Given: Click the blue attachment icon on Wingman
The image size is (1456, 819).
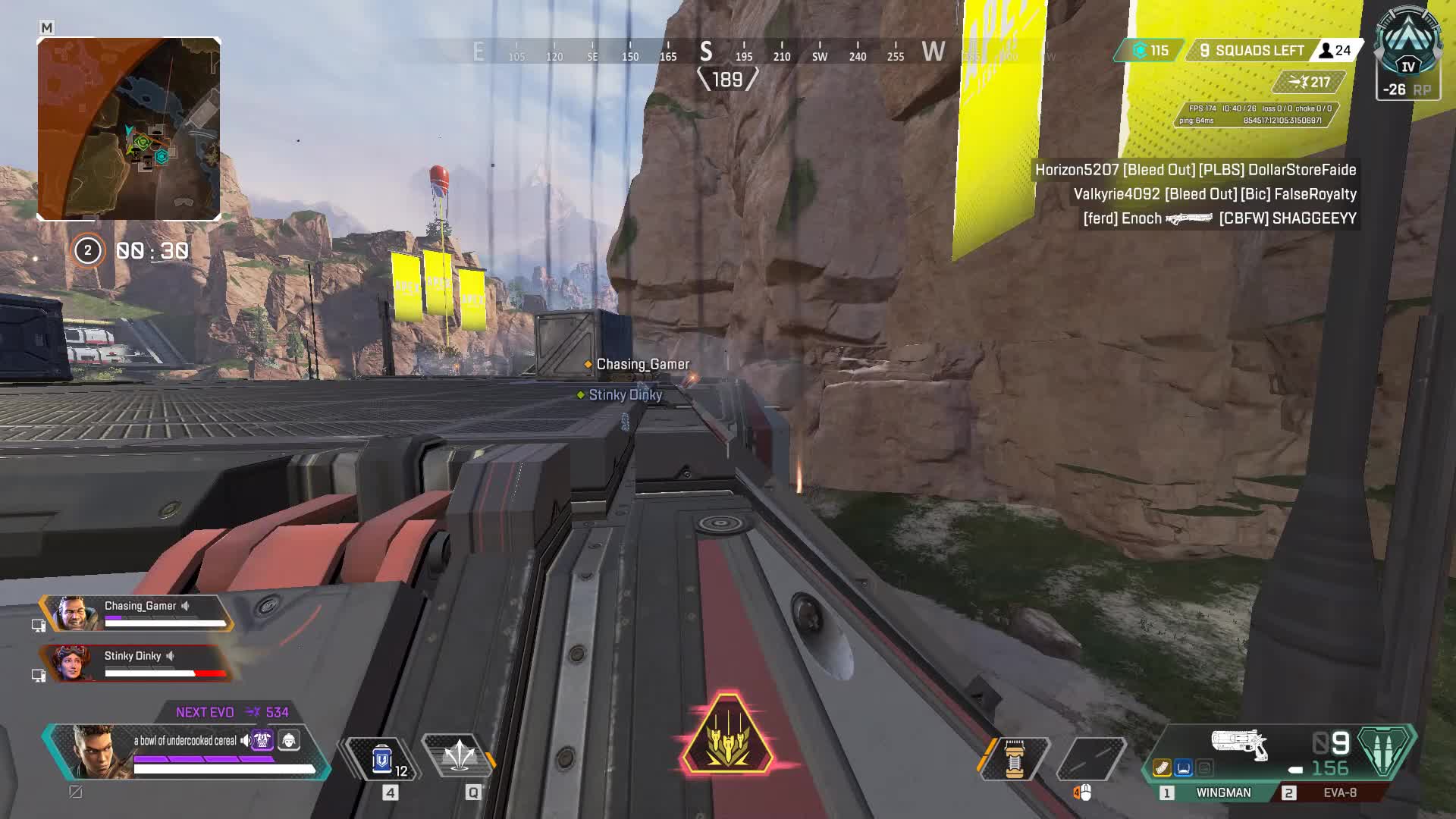Looking at the screenshot, I should (1183, 768).
